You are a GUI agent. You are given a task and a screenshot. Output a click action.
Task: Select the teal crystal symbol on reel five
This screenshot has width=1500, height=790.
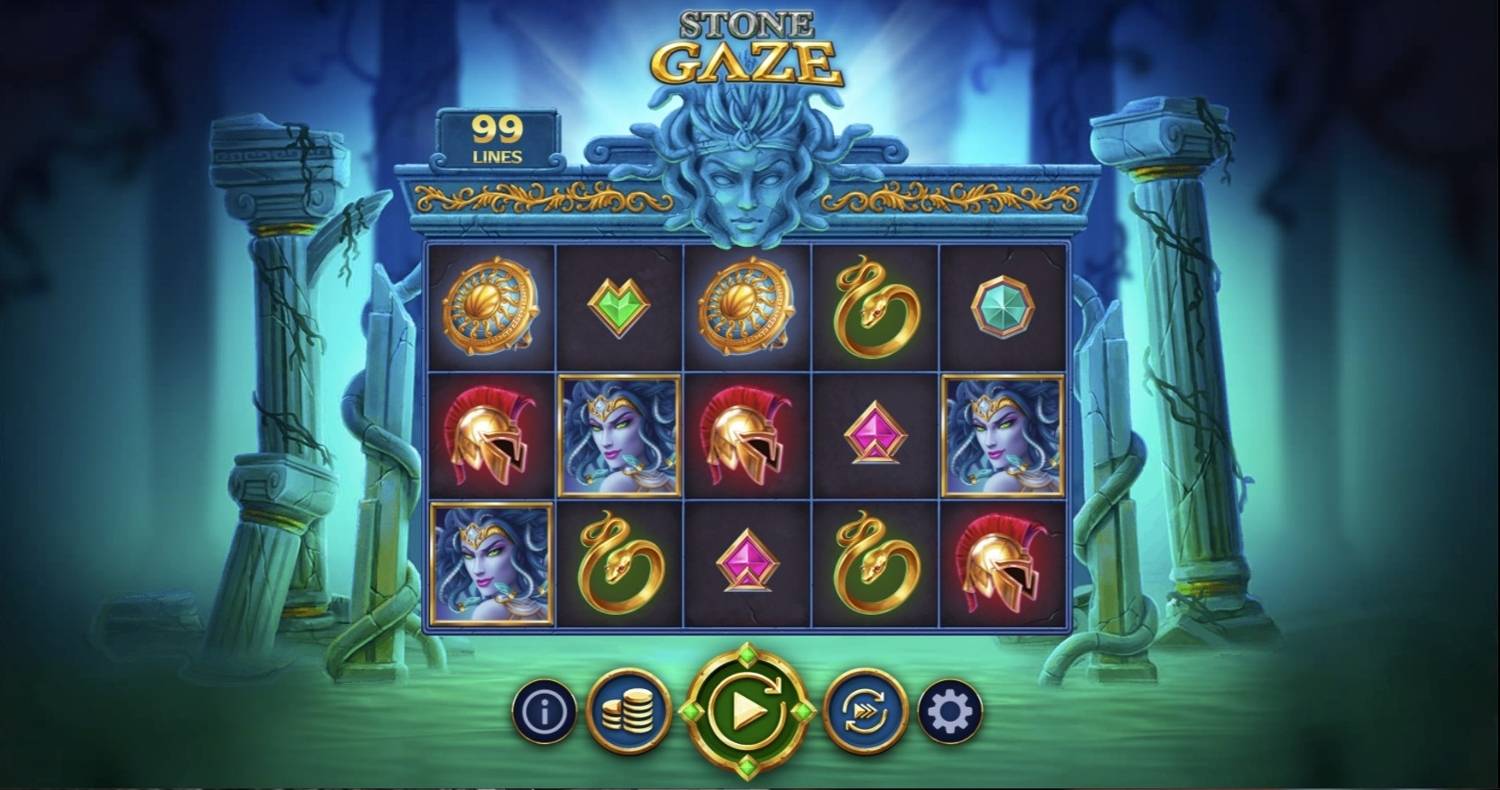1003,305
